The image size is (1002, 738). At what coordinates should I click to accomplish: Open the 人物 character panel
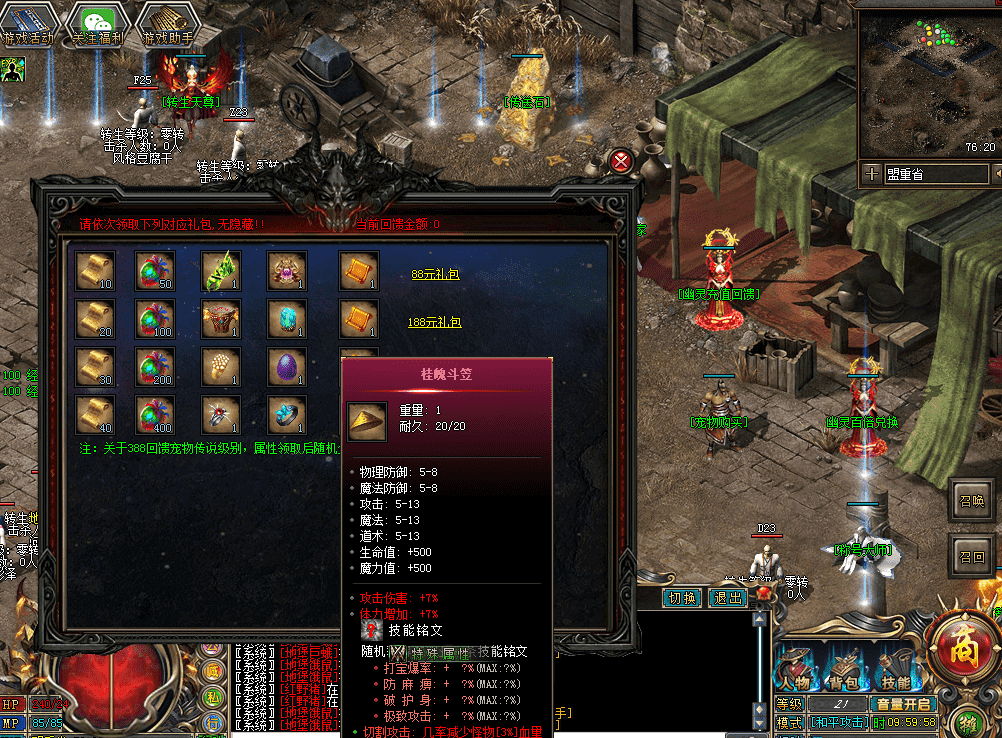pos(796,672)
